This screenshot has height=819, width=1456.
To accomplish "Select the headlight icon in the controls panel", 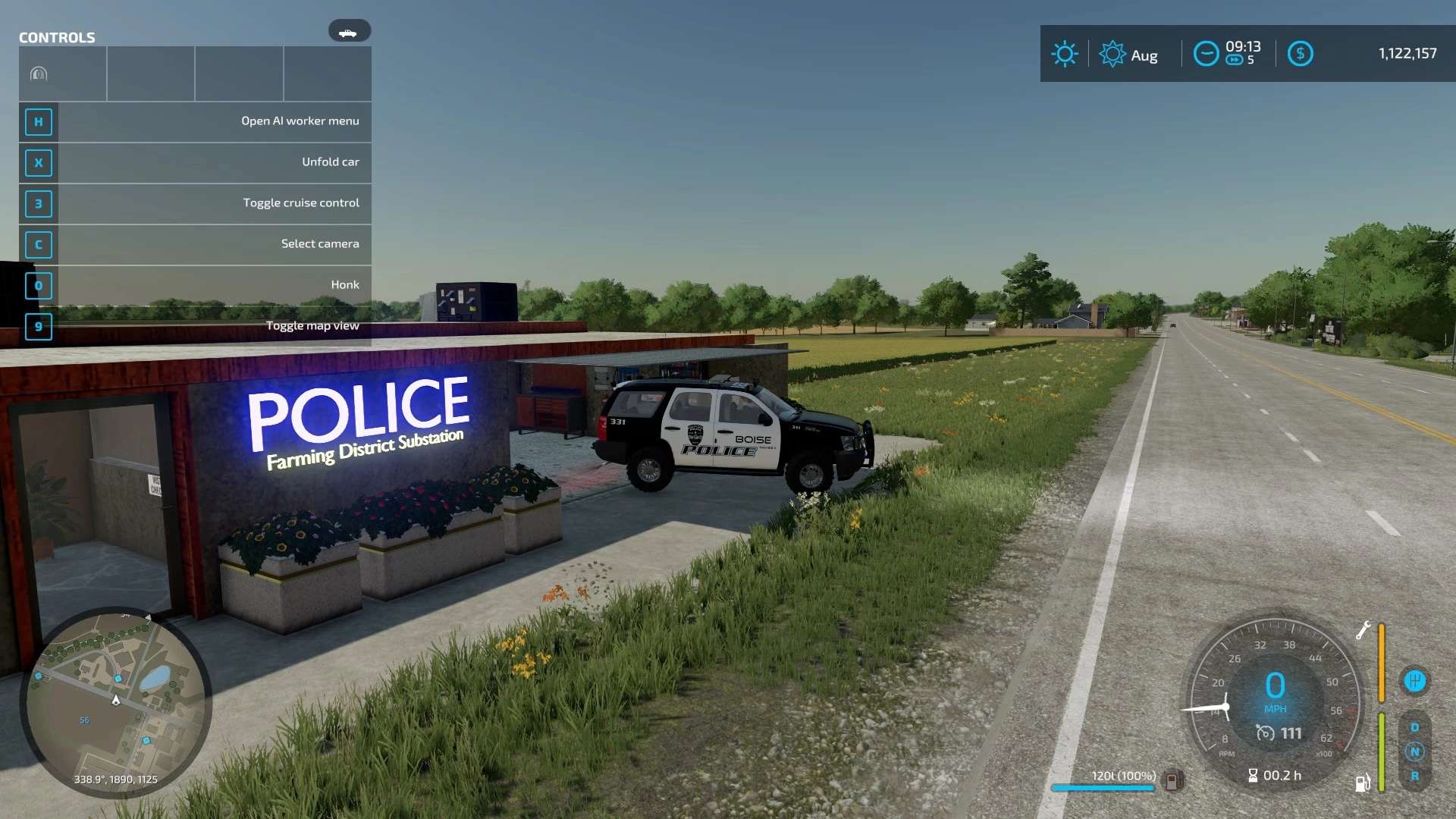I will tap(39, 74).
